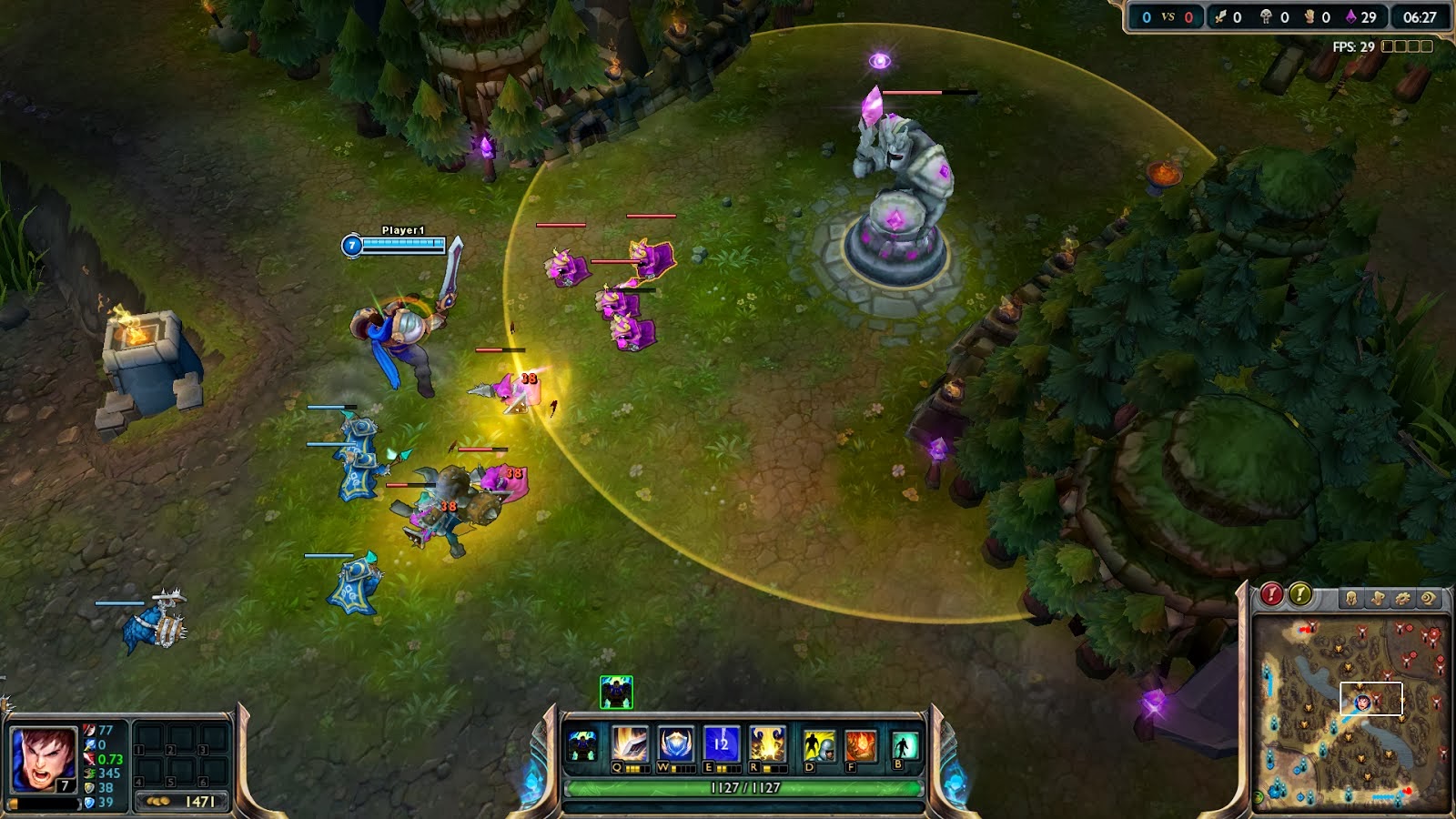Viewport: 1456px width, 819px height.
Task: Toggle camera lock beside the minimap
Action: 1429,598
